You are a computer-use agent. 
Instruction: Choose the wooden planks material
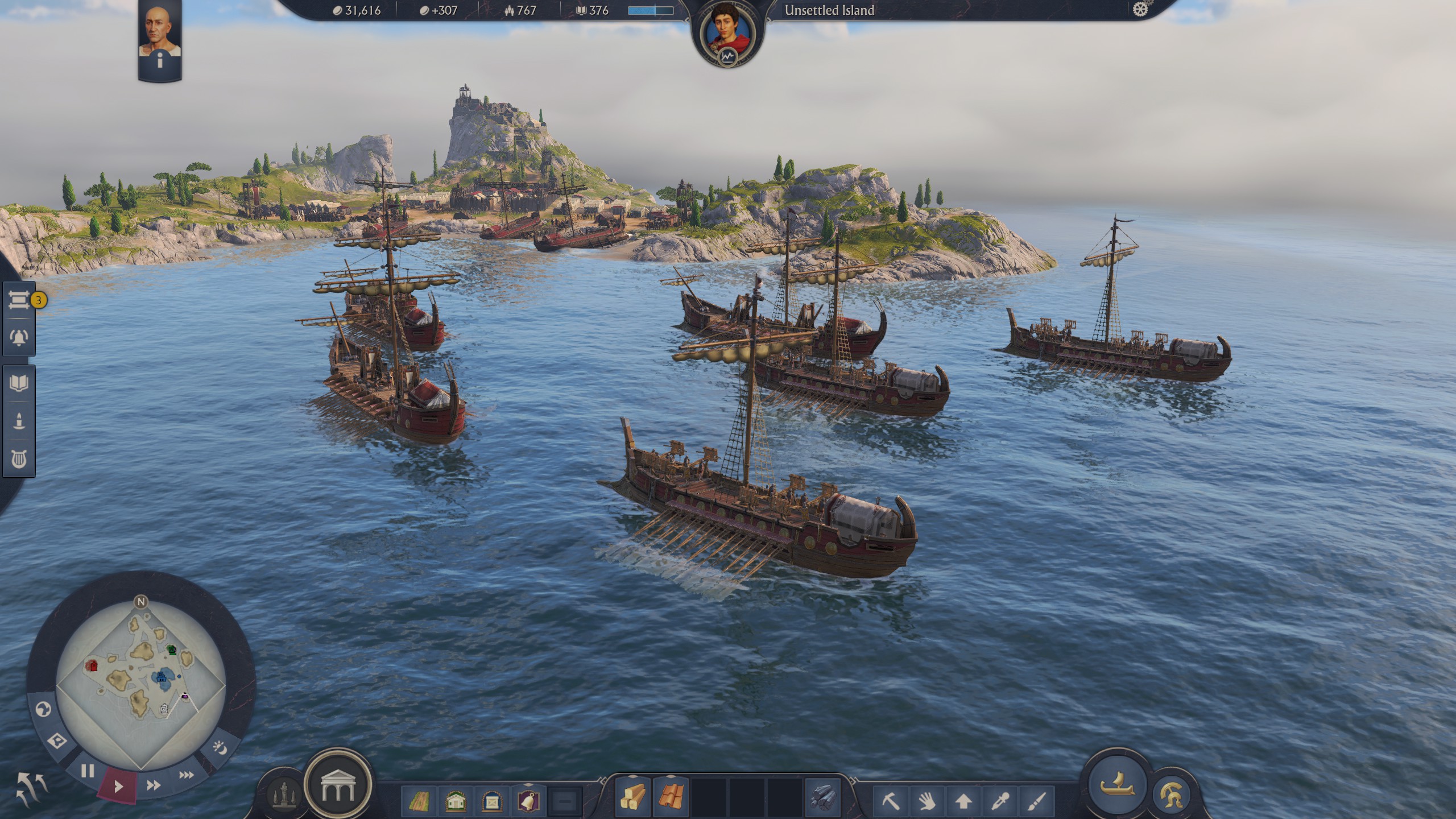pyautogui.click(x=632, y=797)
